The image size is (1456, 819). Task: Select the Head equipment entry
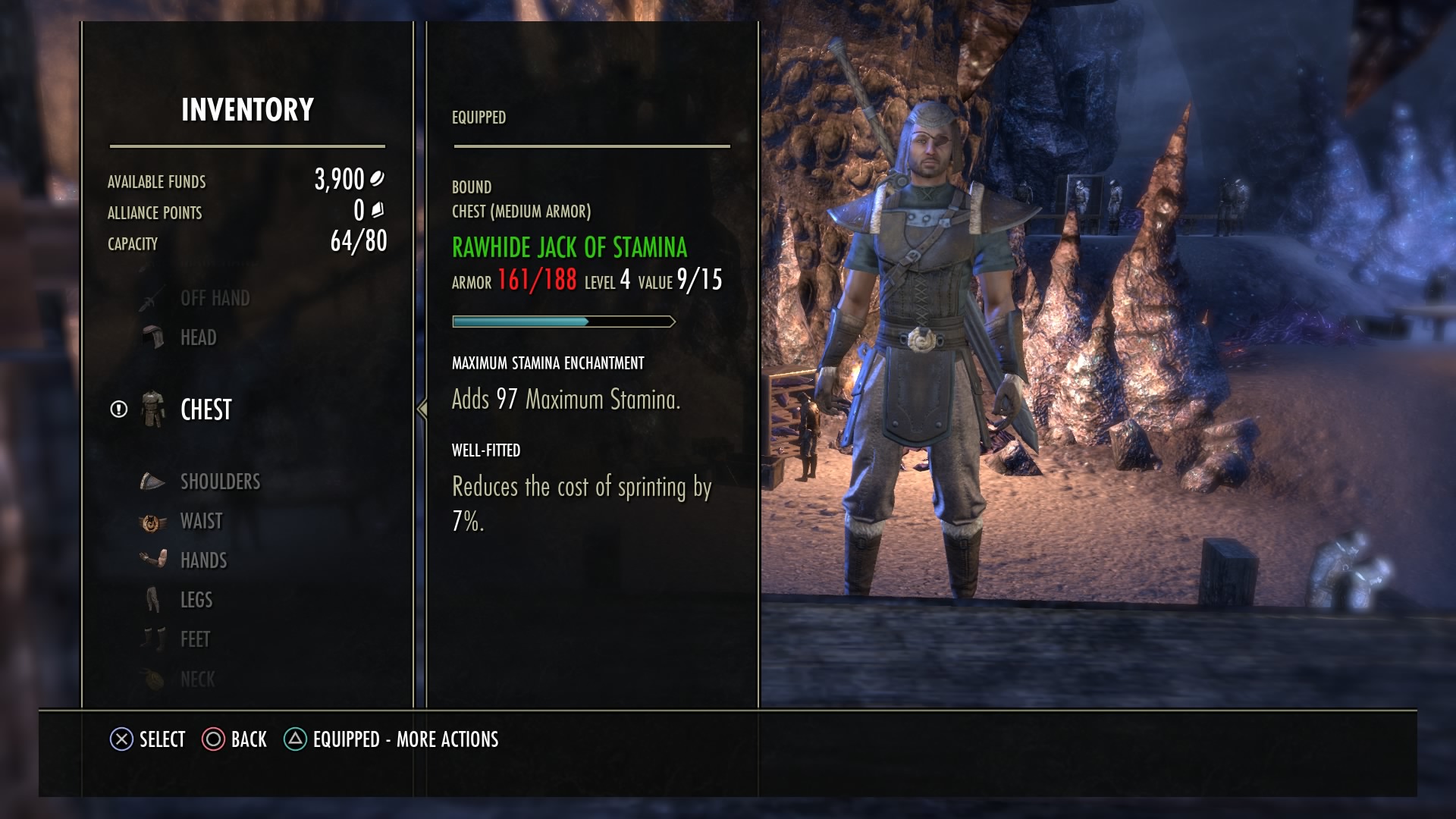pyautogui.click(x=199, y=336)
